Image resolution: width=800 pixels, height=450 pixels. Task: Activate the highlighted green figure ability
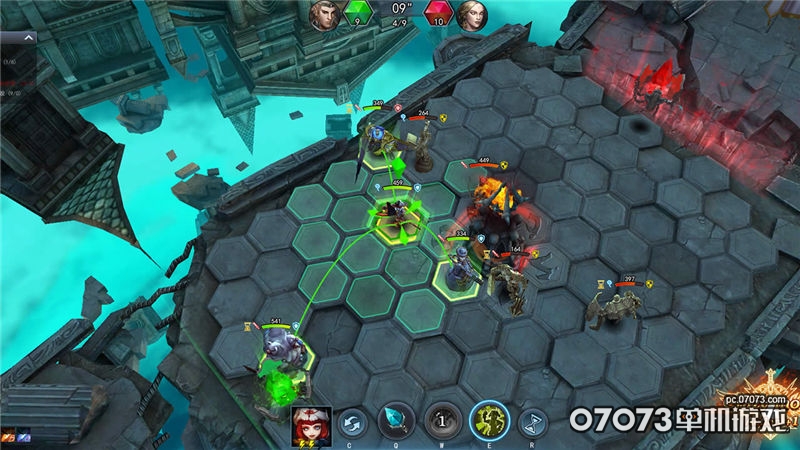pos(489,421)
